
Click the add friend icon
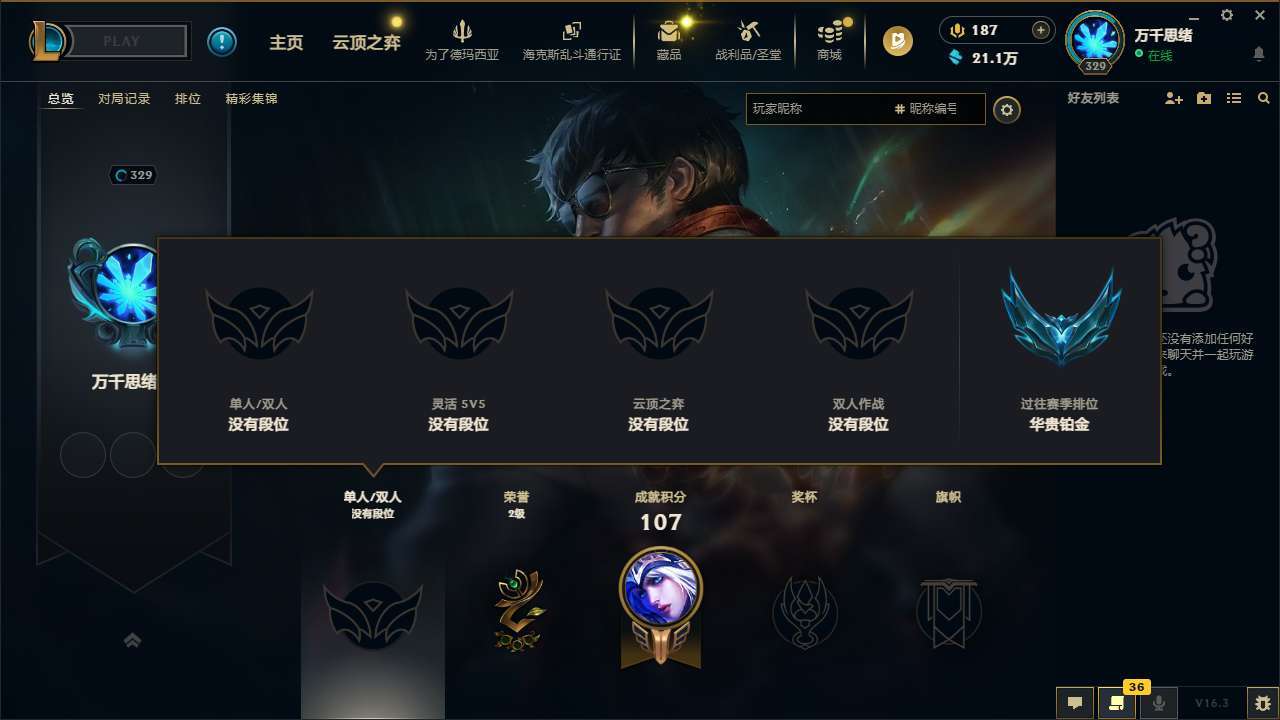point(1172,98)
